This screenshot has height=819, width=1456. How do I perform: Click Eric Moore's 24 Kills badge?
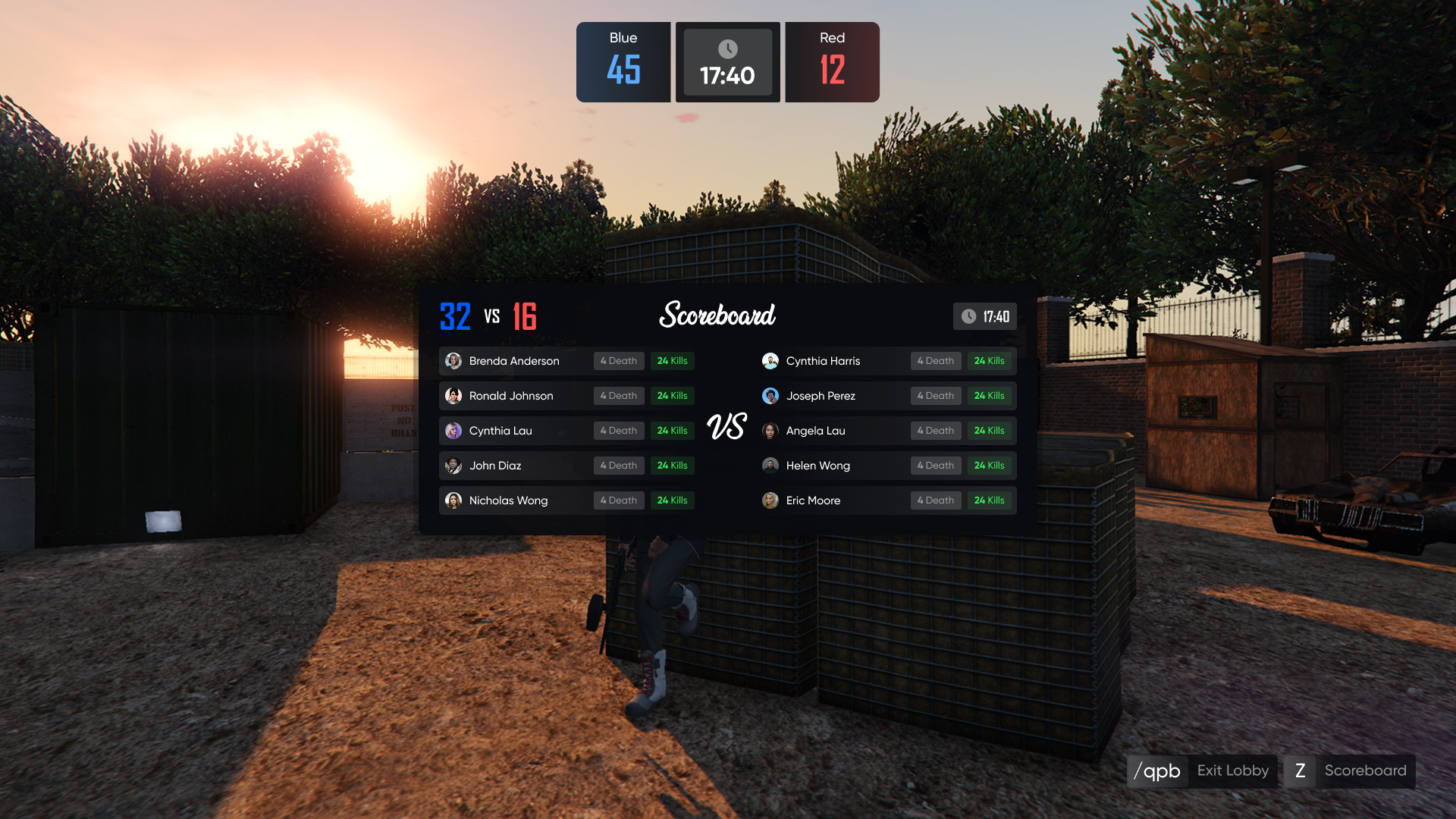coord(990,500)
